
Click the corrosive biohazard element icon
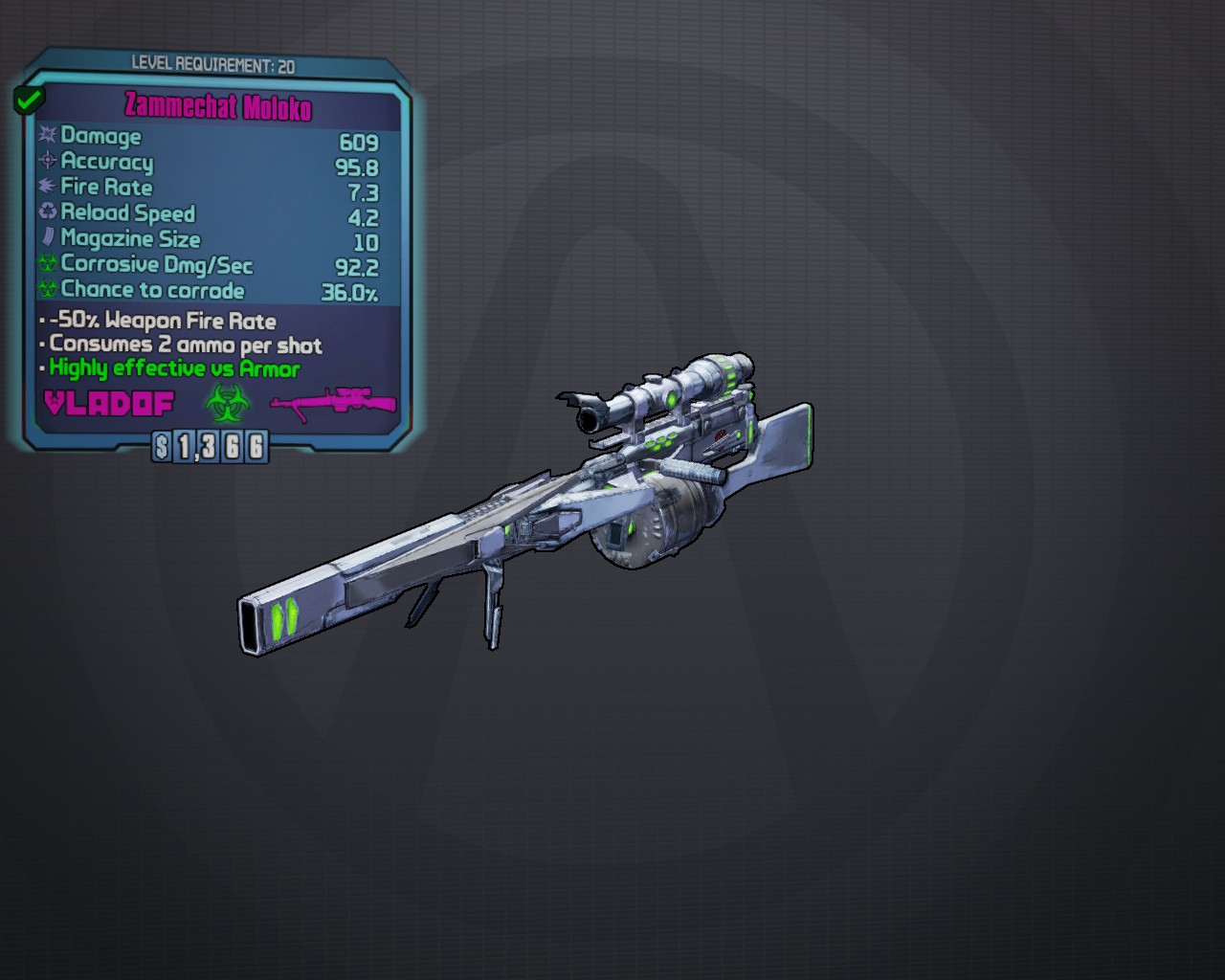[228, 403]
